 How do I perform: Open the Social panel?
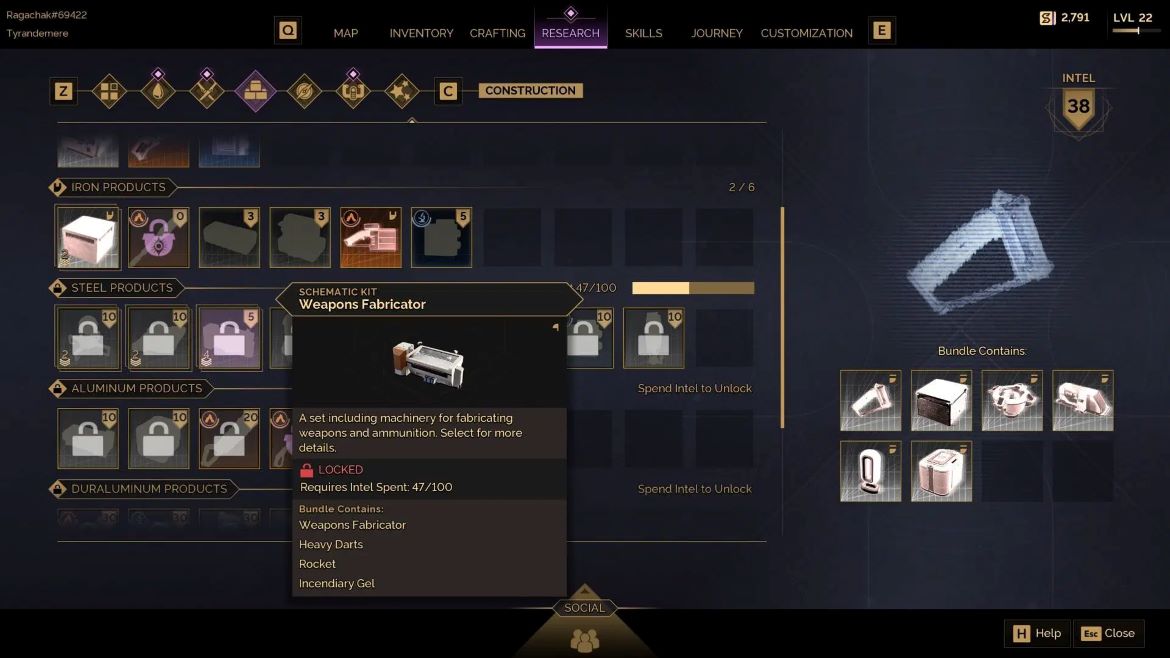point(584,626)
